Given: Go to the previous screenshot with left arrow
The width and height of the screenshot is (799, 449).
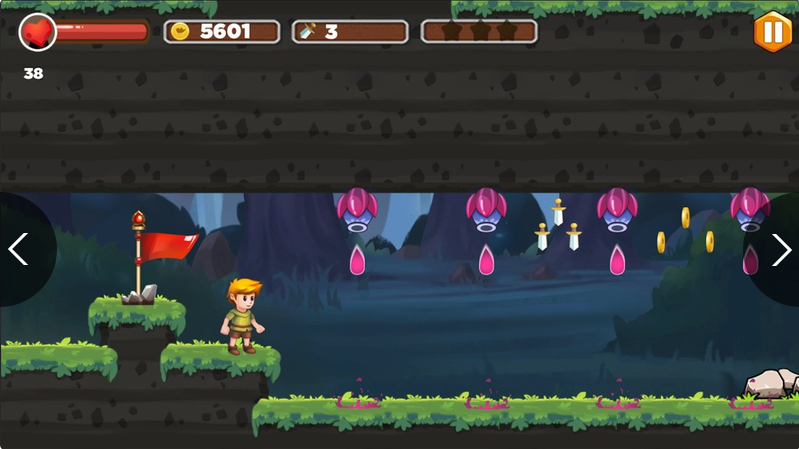Looking at the screenshot, I should tap(19, 249).
